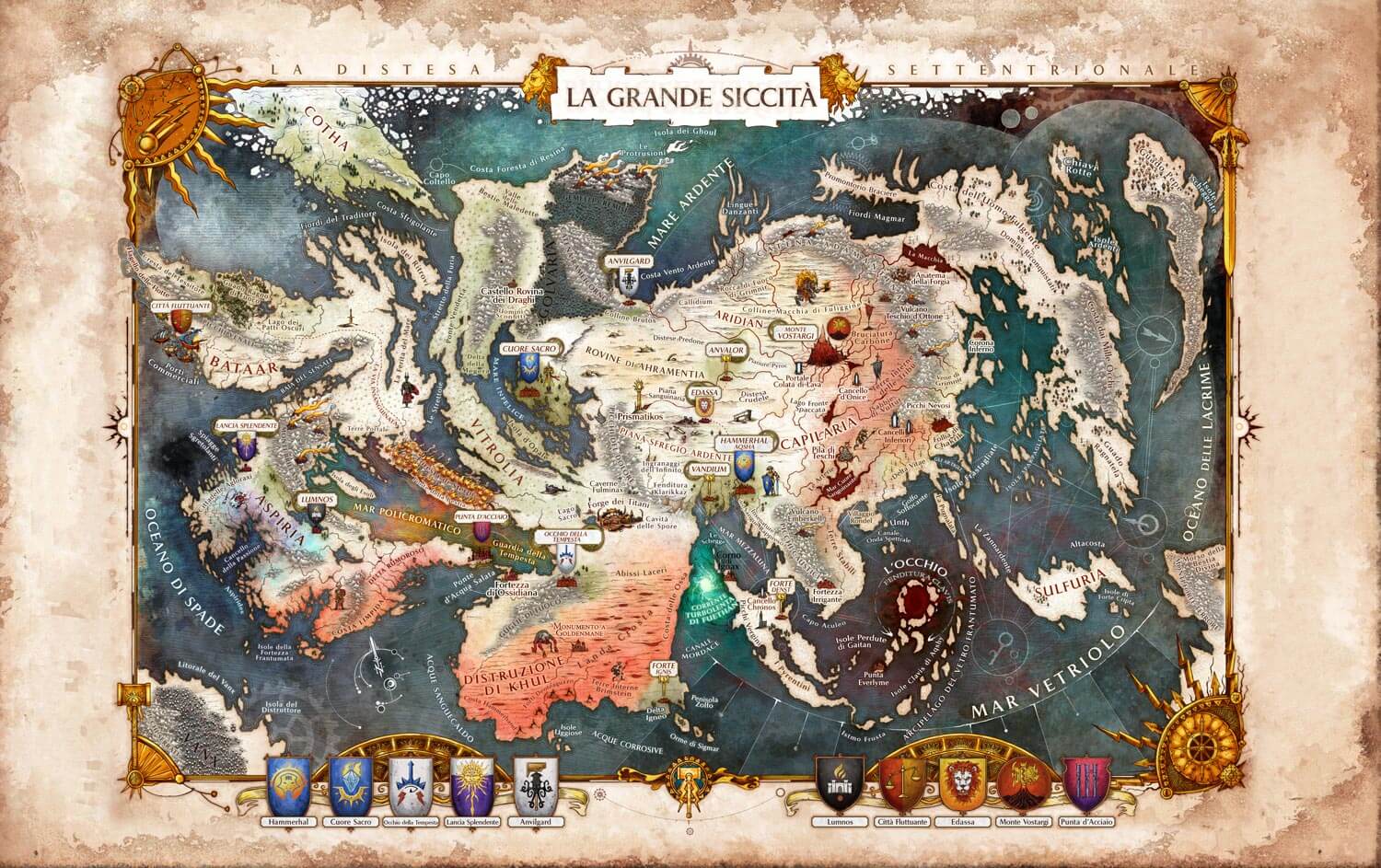The height and width of the screenshot is (868, 1381).
Task: Choose the Lancia Splendente map marker
Action: pyautogui.click(x=244, y=447)
